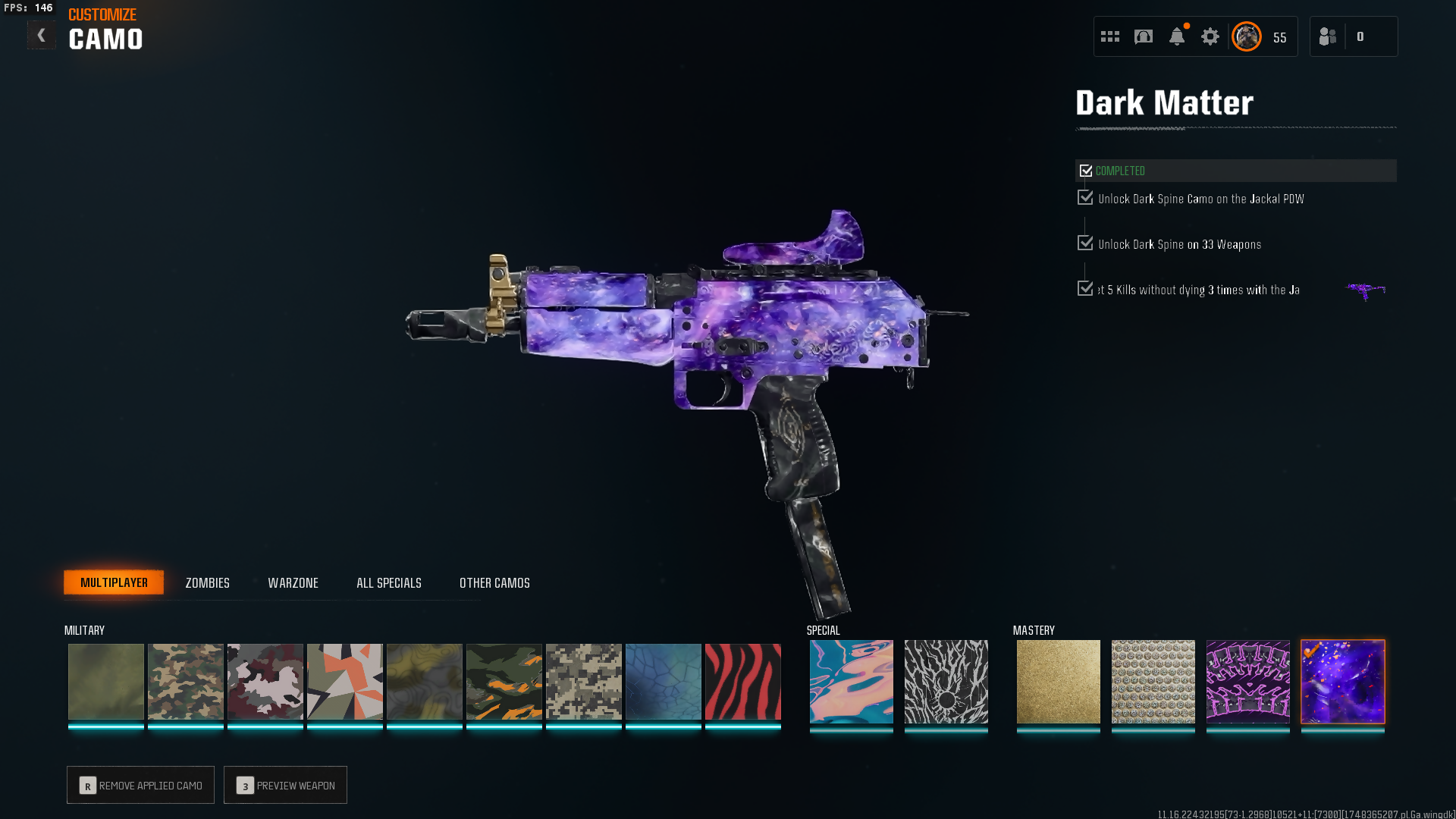The image size is (1456, 819).
Task: Preview the weapon with this camo
Action: (285, 785)
